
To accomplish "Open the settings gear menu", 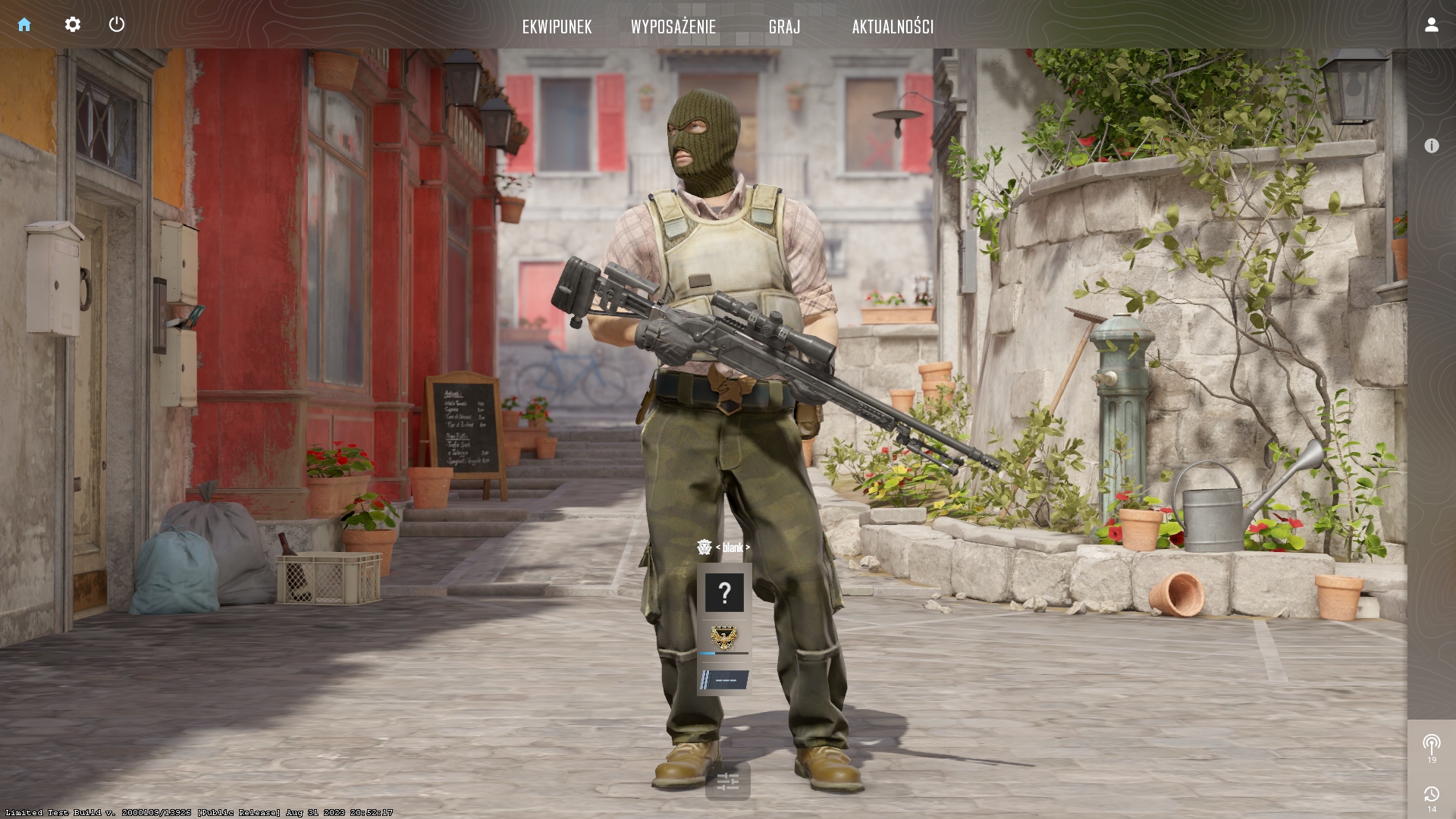I will [73, 25].
